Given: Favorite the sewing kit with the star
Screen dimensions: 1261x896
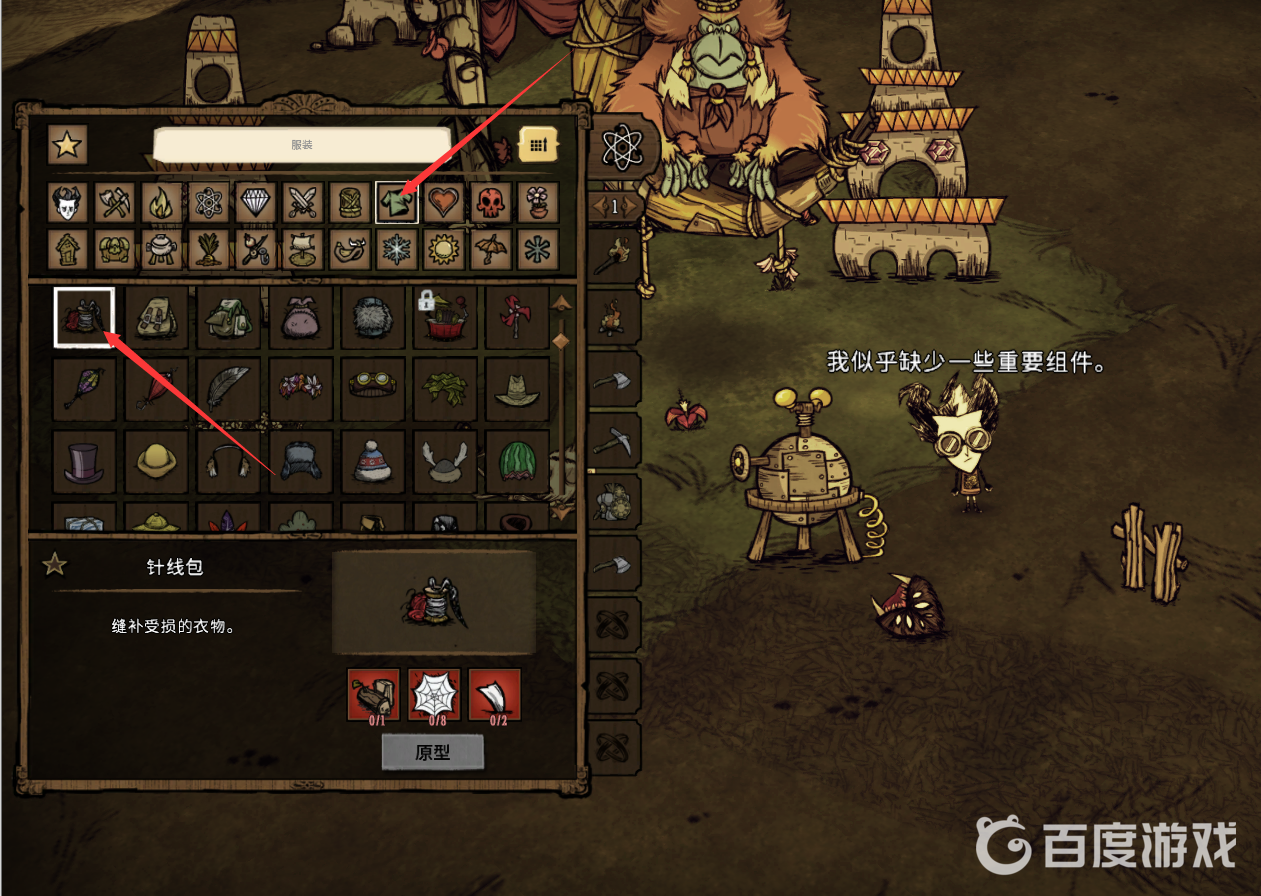Looking at the screenshot, I should point(54,565).
